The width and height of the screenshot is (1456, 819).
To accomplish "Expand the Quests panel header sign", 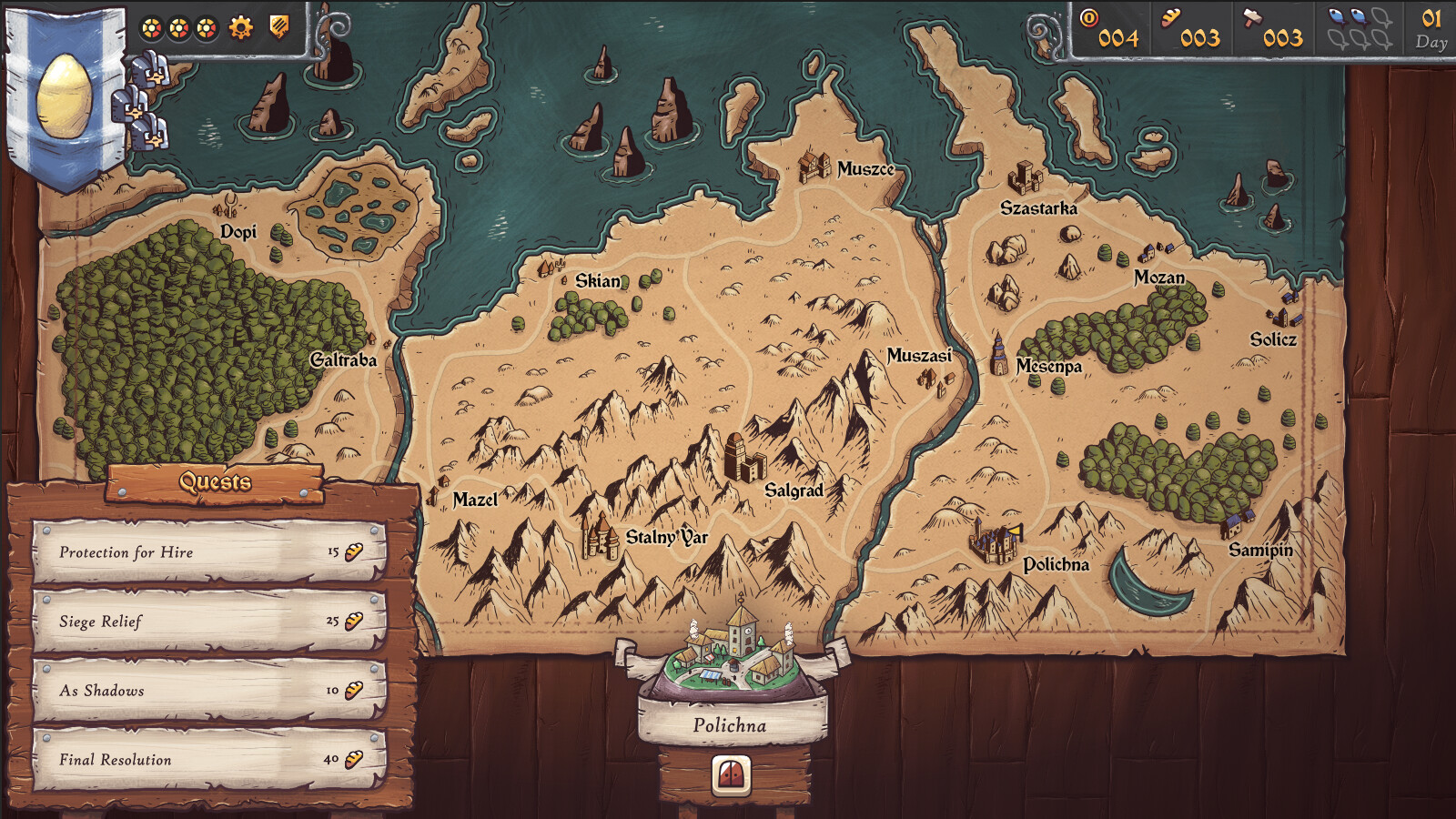I will (215, 483).
